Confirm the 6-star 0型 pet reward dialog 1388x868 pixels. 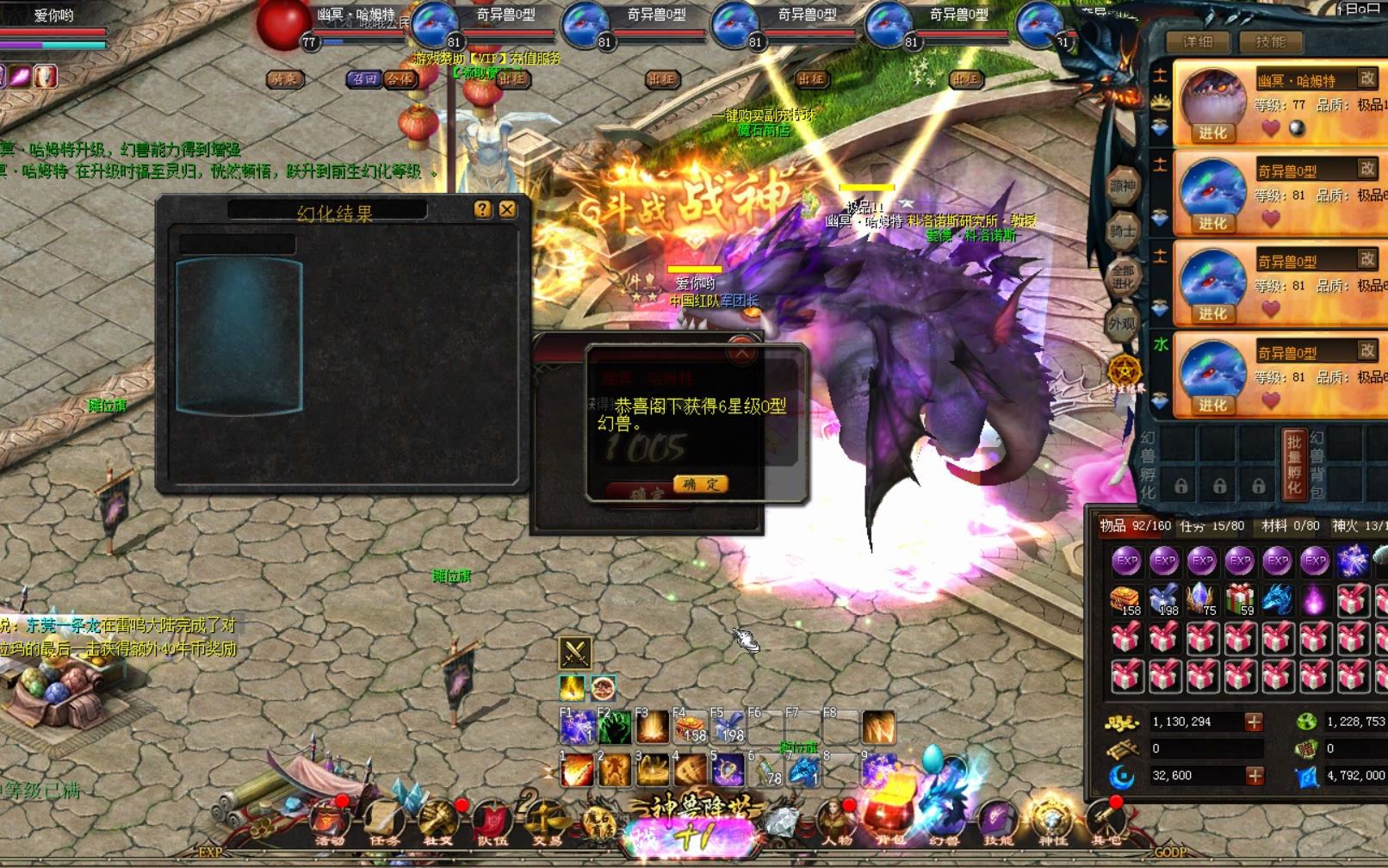click(x=700, y=484)
